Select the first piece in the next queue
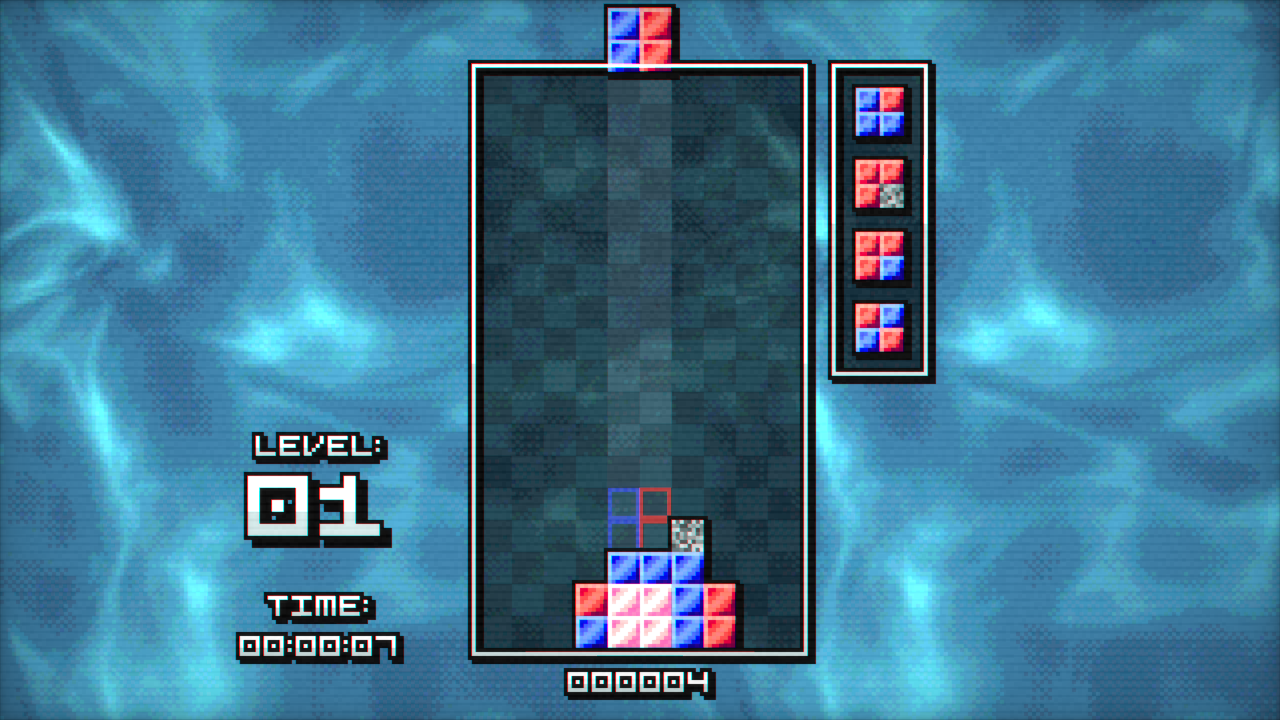This screenshot has width=1280, height=720. coord(880,110)
